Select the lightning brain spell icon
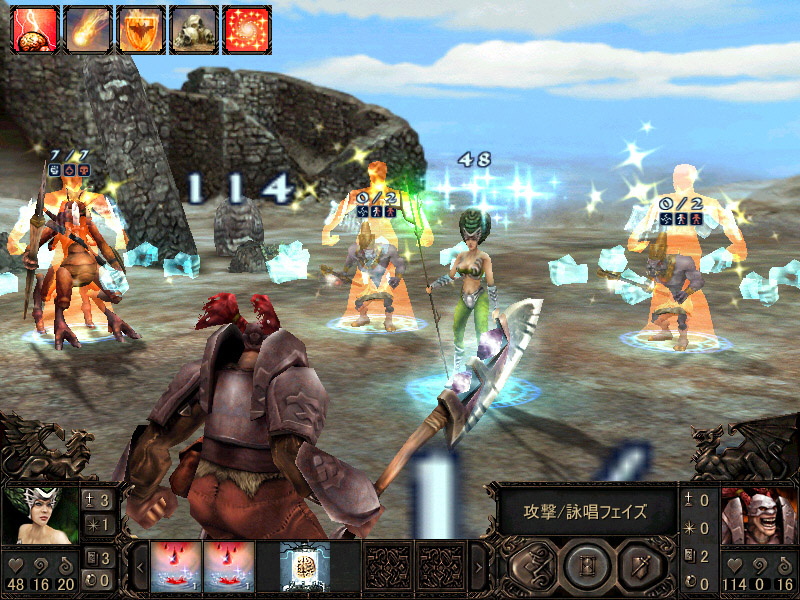The width and height of the screenshot is (800, 600). coord(32,30)
